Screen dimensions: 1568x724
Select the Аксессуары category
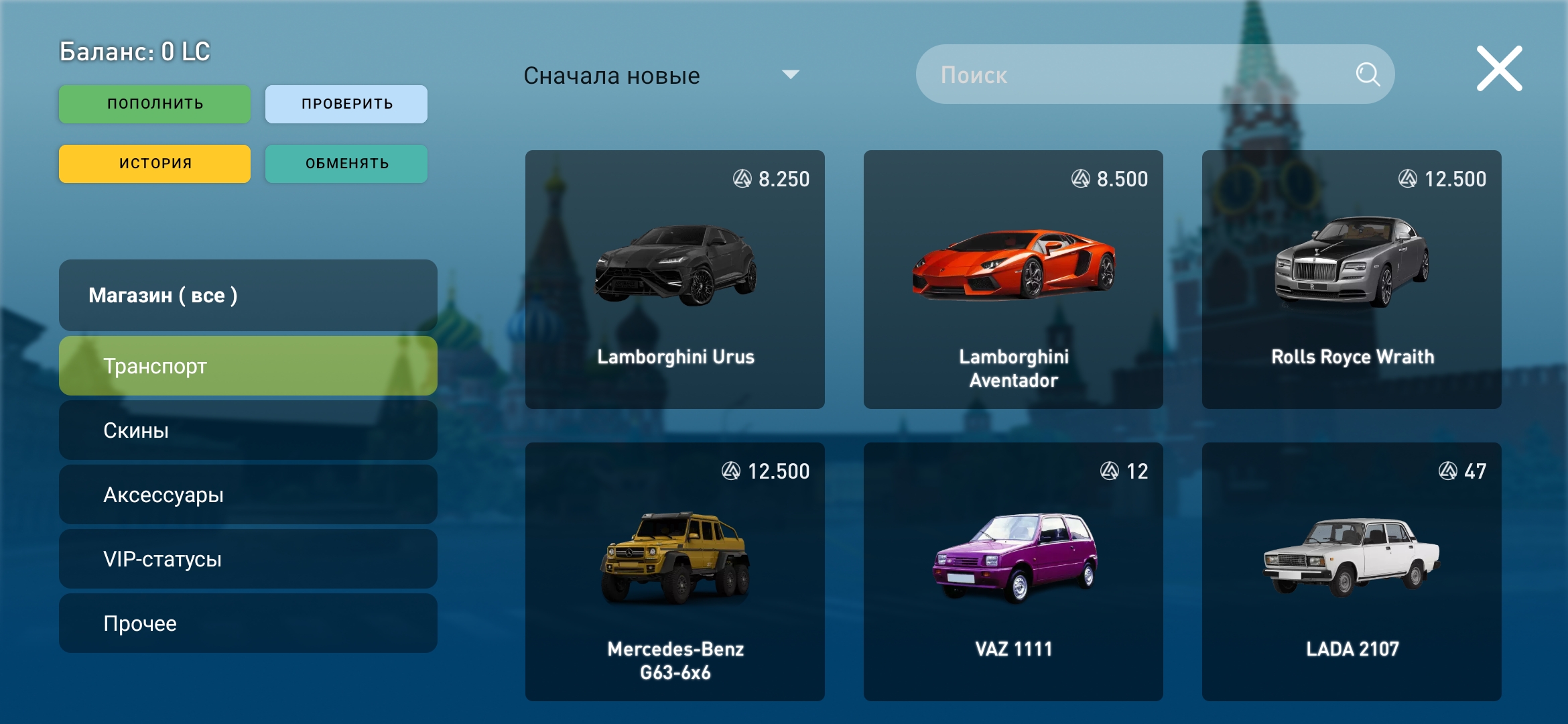(x=248, y=494)
